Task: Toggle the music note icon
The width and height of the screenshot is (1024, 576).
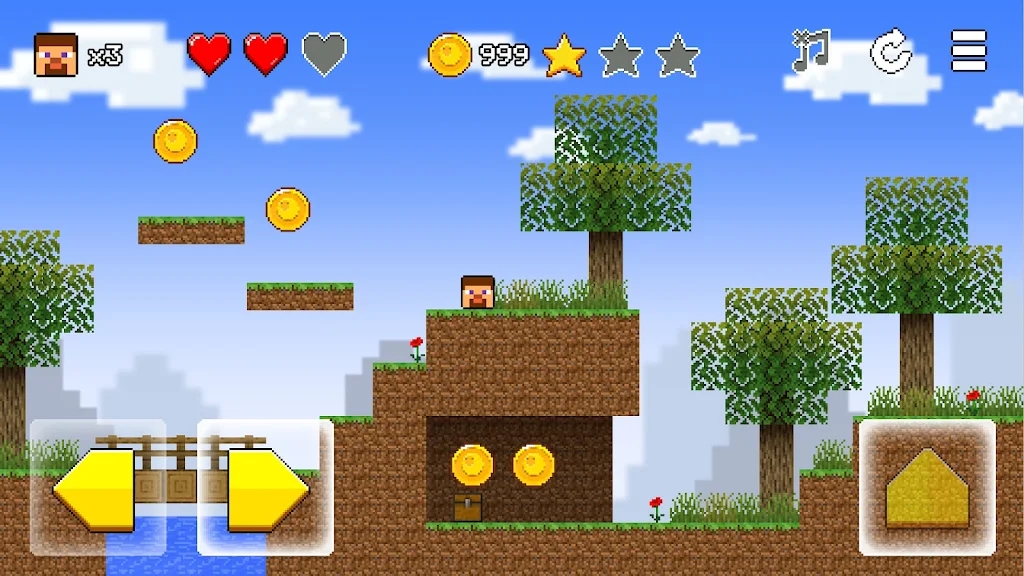Action: click(811, 51)
